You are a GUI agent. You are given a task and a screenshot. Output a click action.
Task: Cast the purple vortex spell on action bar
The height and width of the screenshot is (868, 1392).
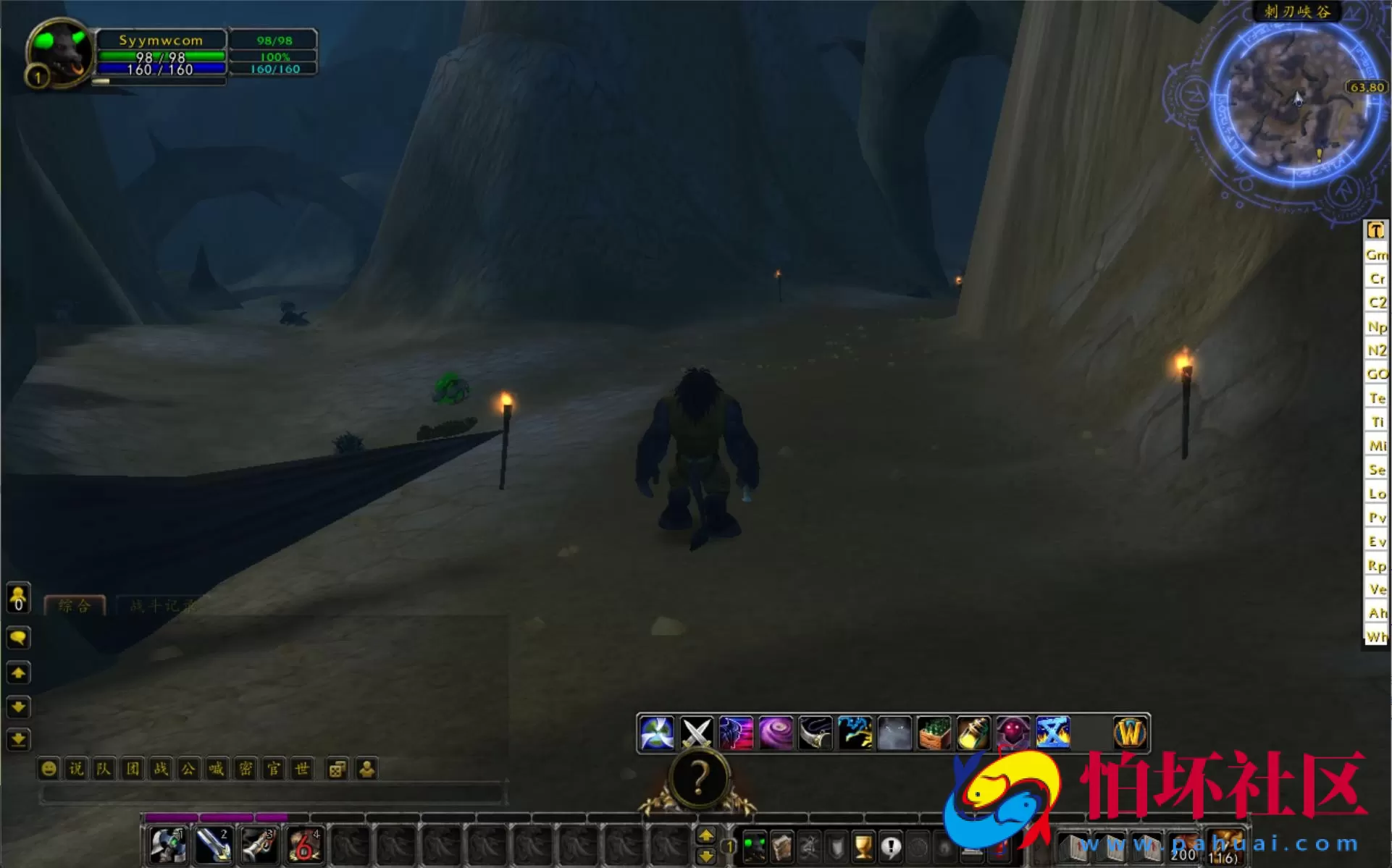pyautogui.click(x=776, y=733)
